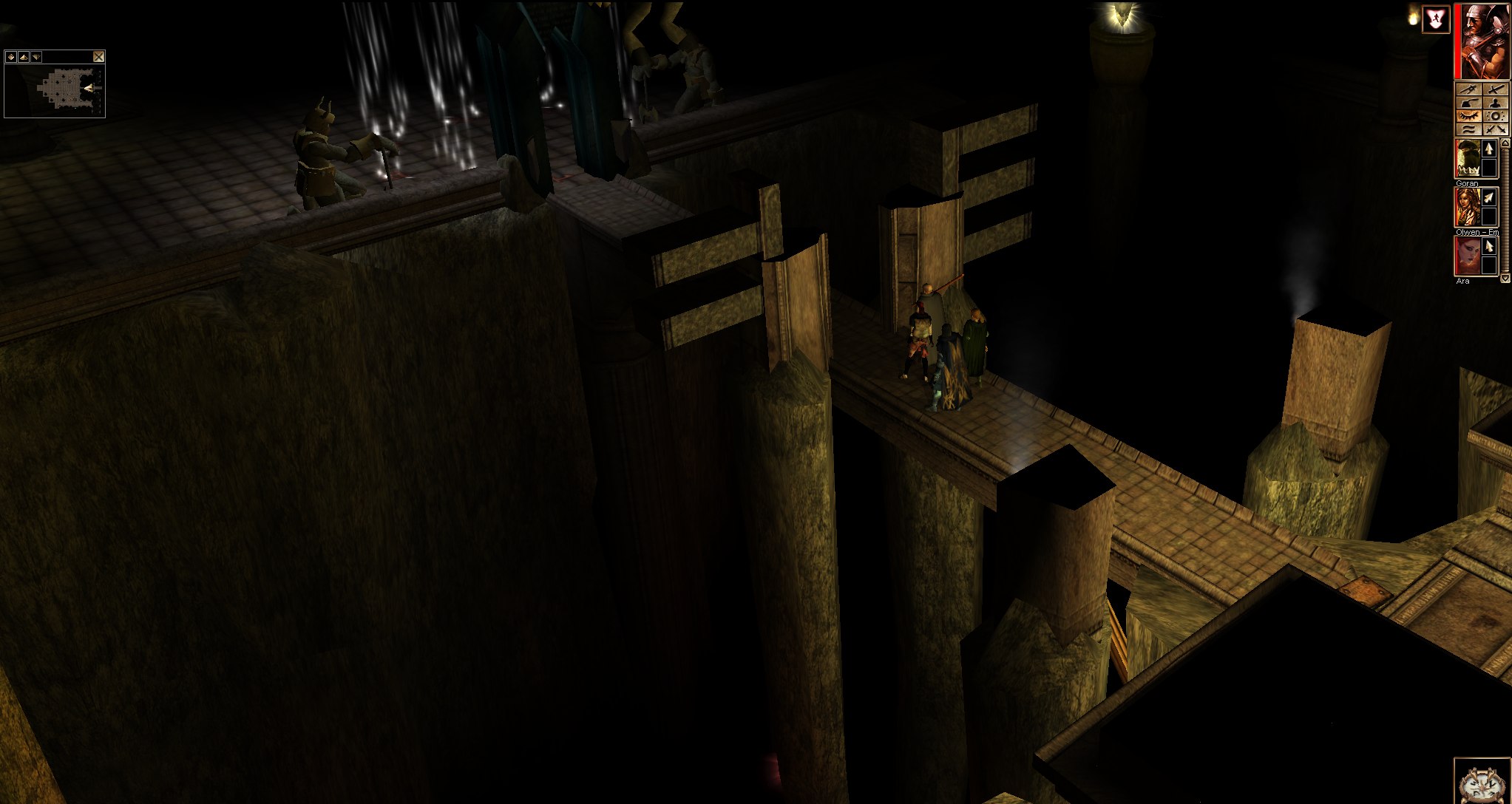1512x804 pixels.
Task: Select Olwen's party portrait
Action: click(1467, 208)
